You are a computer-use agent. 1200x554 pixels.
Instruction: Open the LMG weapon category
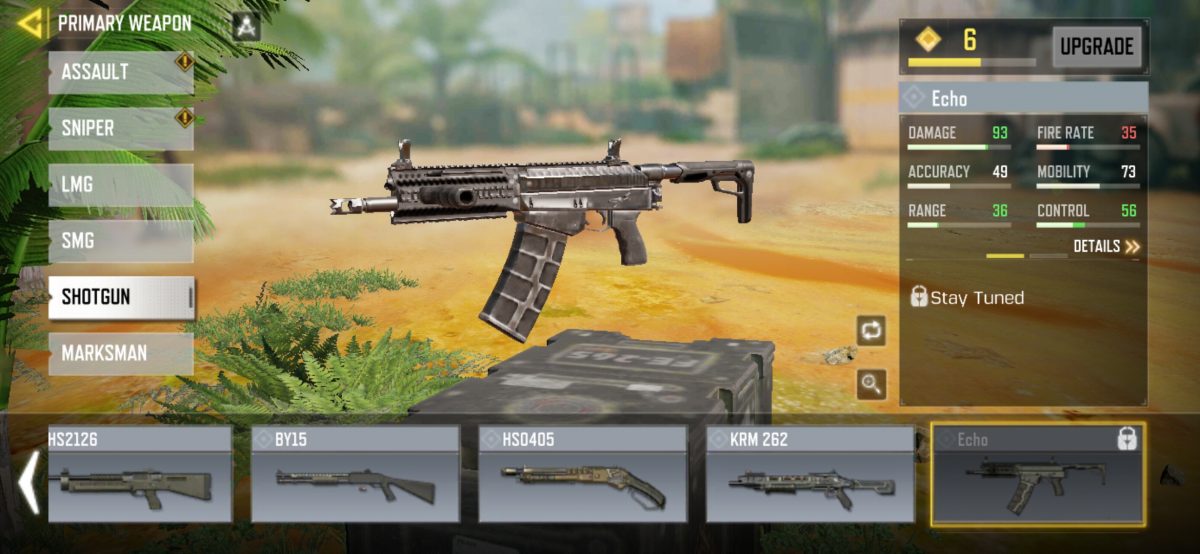click(120, 185)
